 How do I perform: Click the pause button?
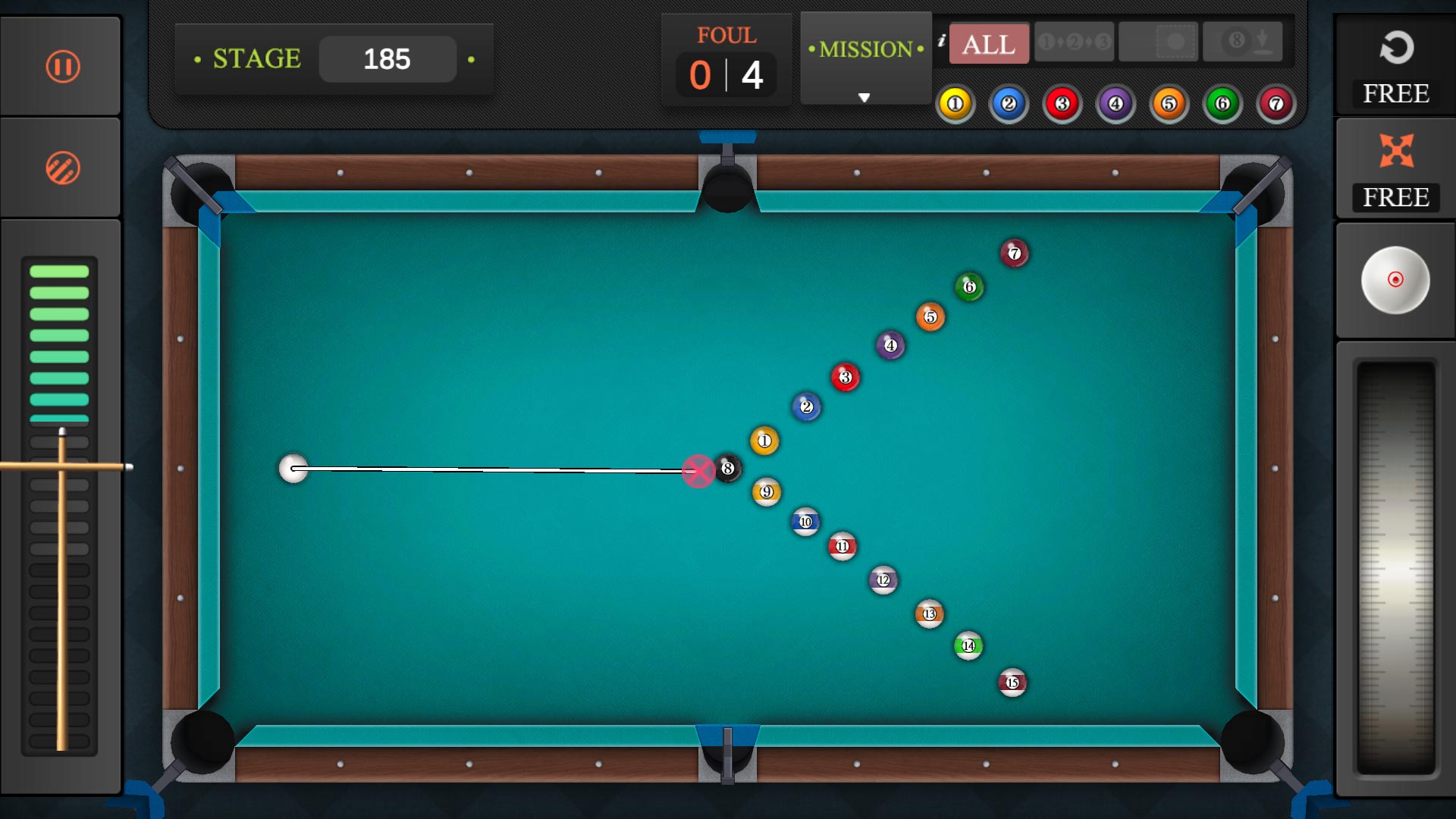coord(63,66)
